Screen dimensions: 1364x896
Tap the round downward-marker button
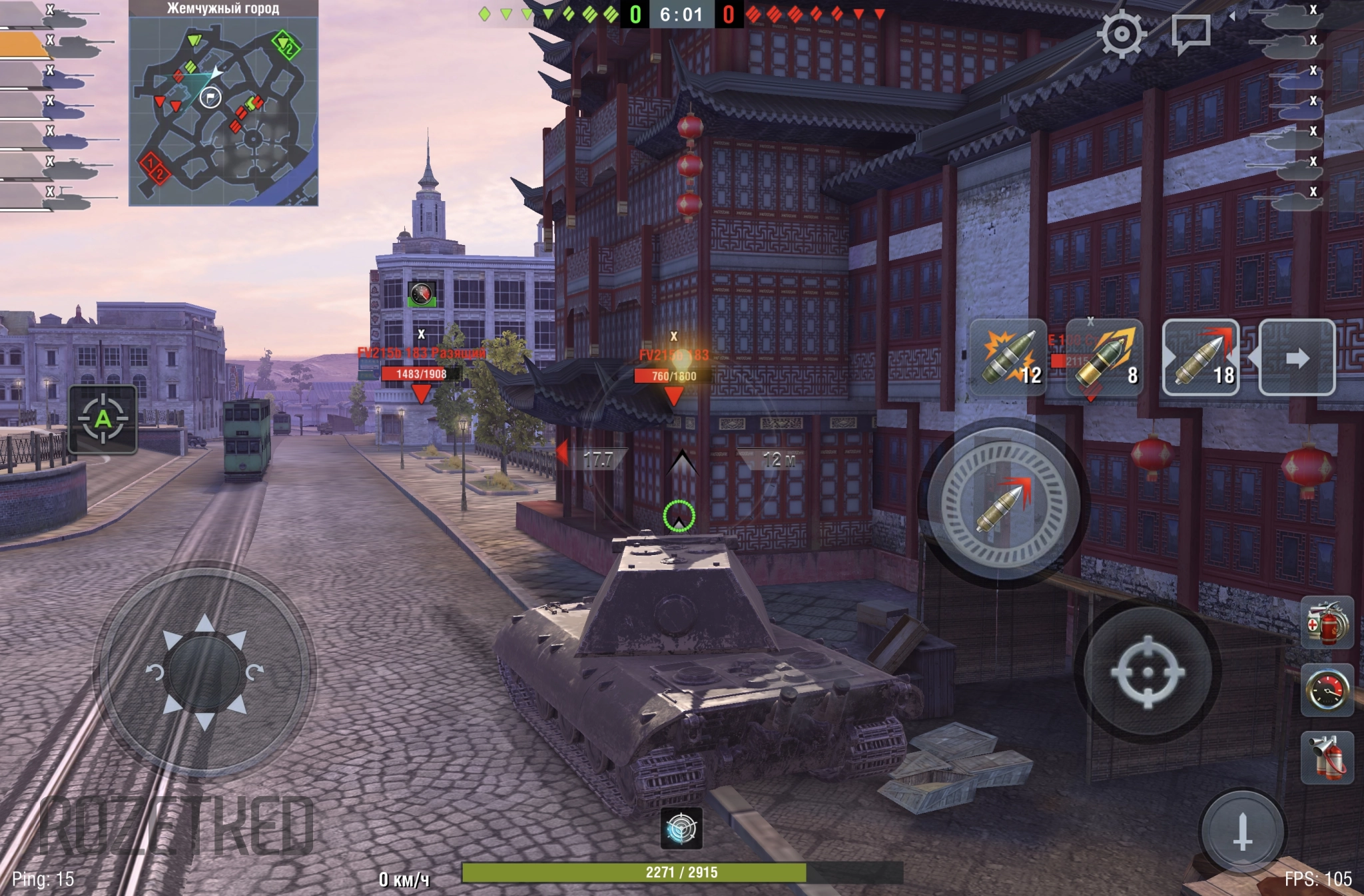pyautogui.click(x=1242, y=831)
